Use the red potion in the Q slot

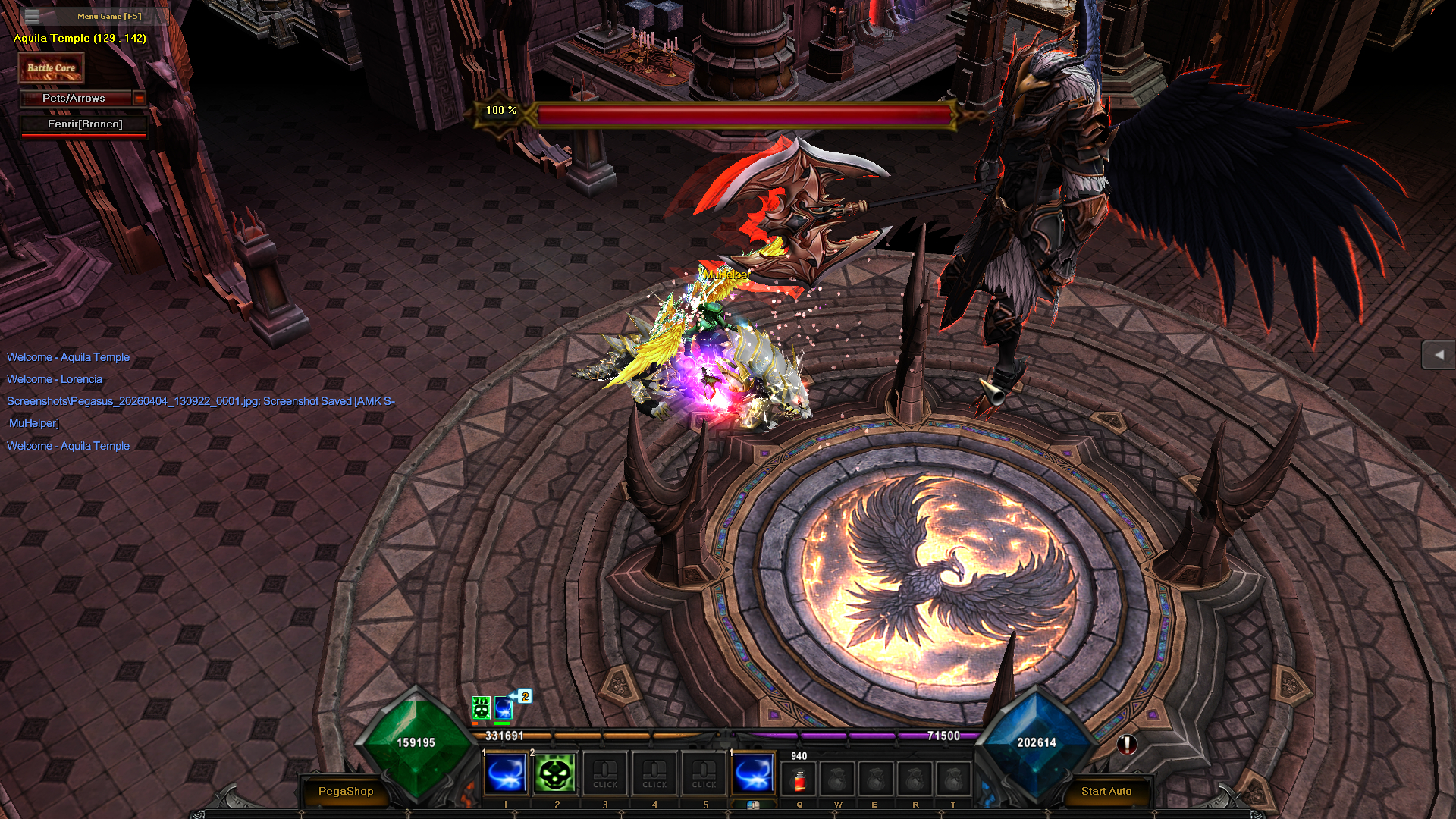799,780
